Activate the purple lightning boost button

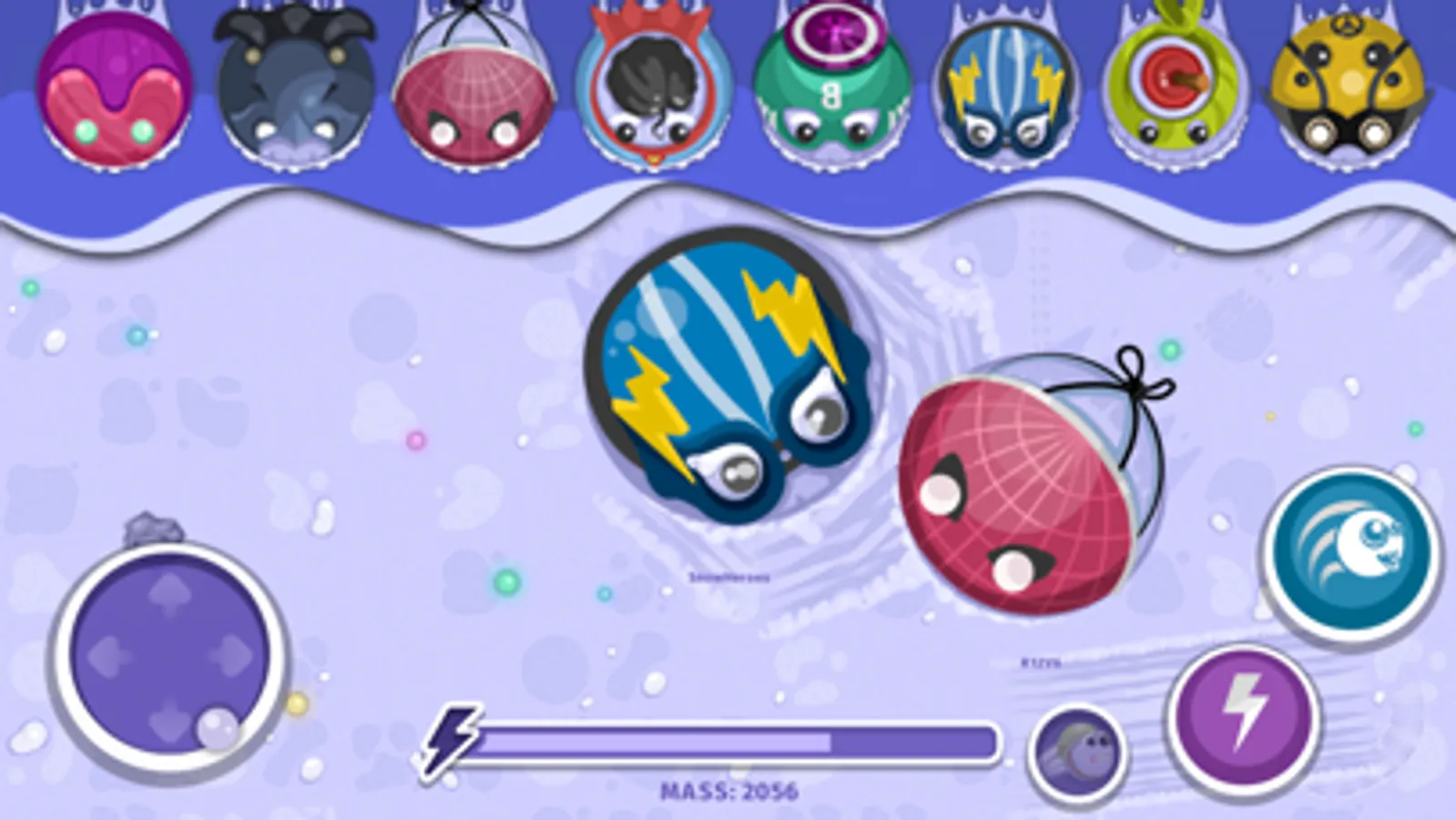point(1242,712)
